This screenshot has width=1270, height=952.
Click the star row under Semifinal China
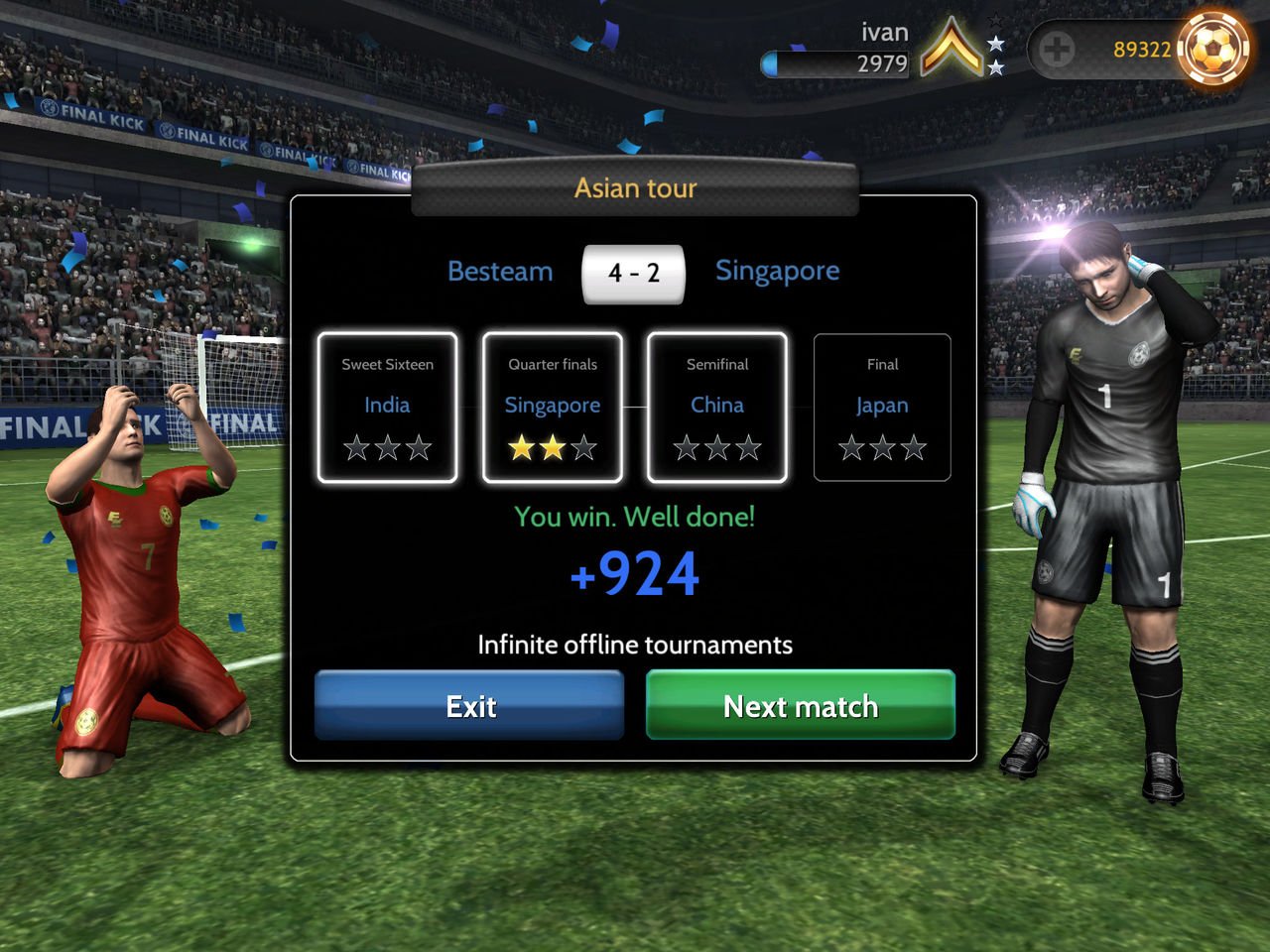[716, 448]
